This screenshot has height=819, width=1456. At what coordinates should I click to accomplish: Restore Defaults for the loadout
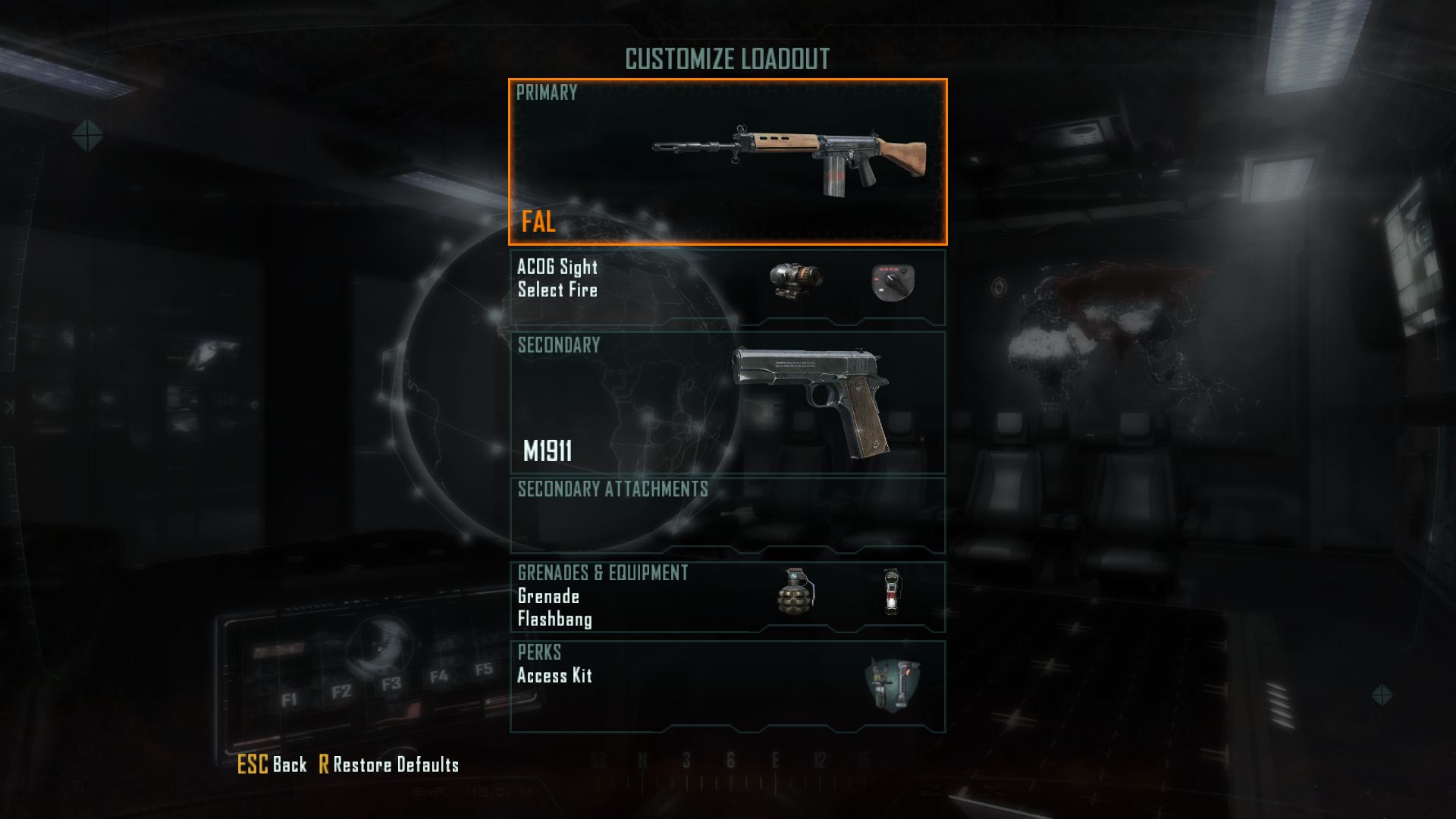(x=389, y=764)
